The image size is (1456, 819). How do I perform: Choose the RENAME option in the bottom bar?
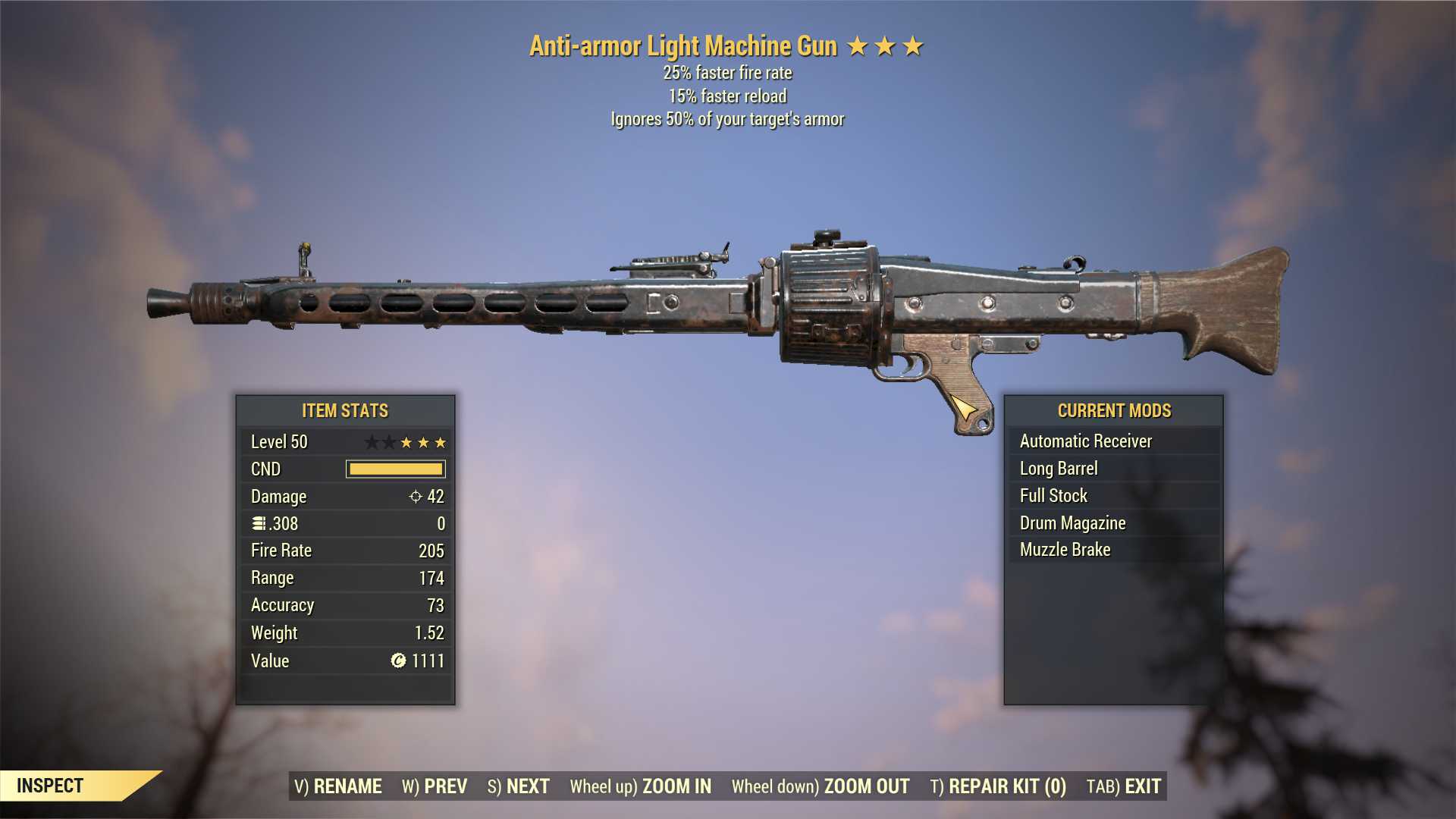tap(338, 786)
